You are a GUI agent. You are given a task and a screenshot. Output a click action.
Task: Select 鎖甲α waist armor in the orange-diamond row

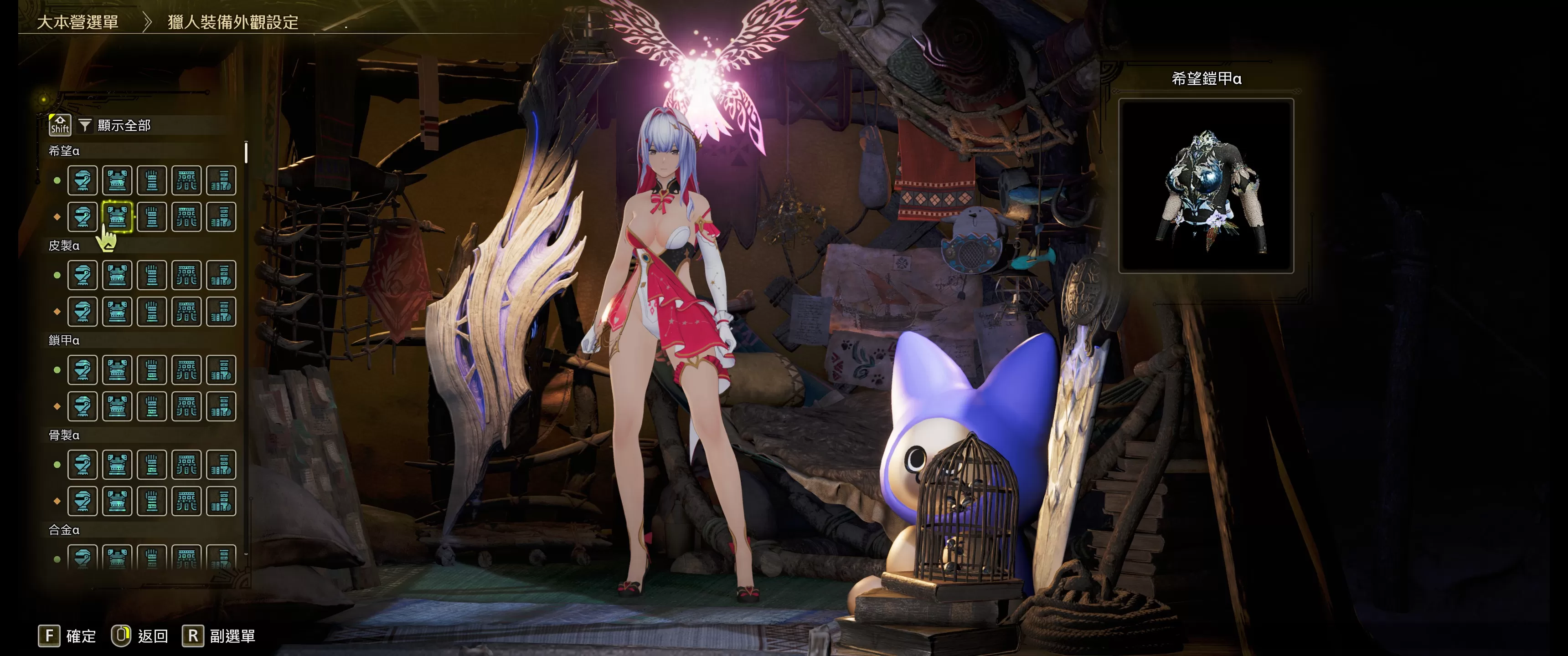click(x=186, y=406)
